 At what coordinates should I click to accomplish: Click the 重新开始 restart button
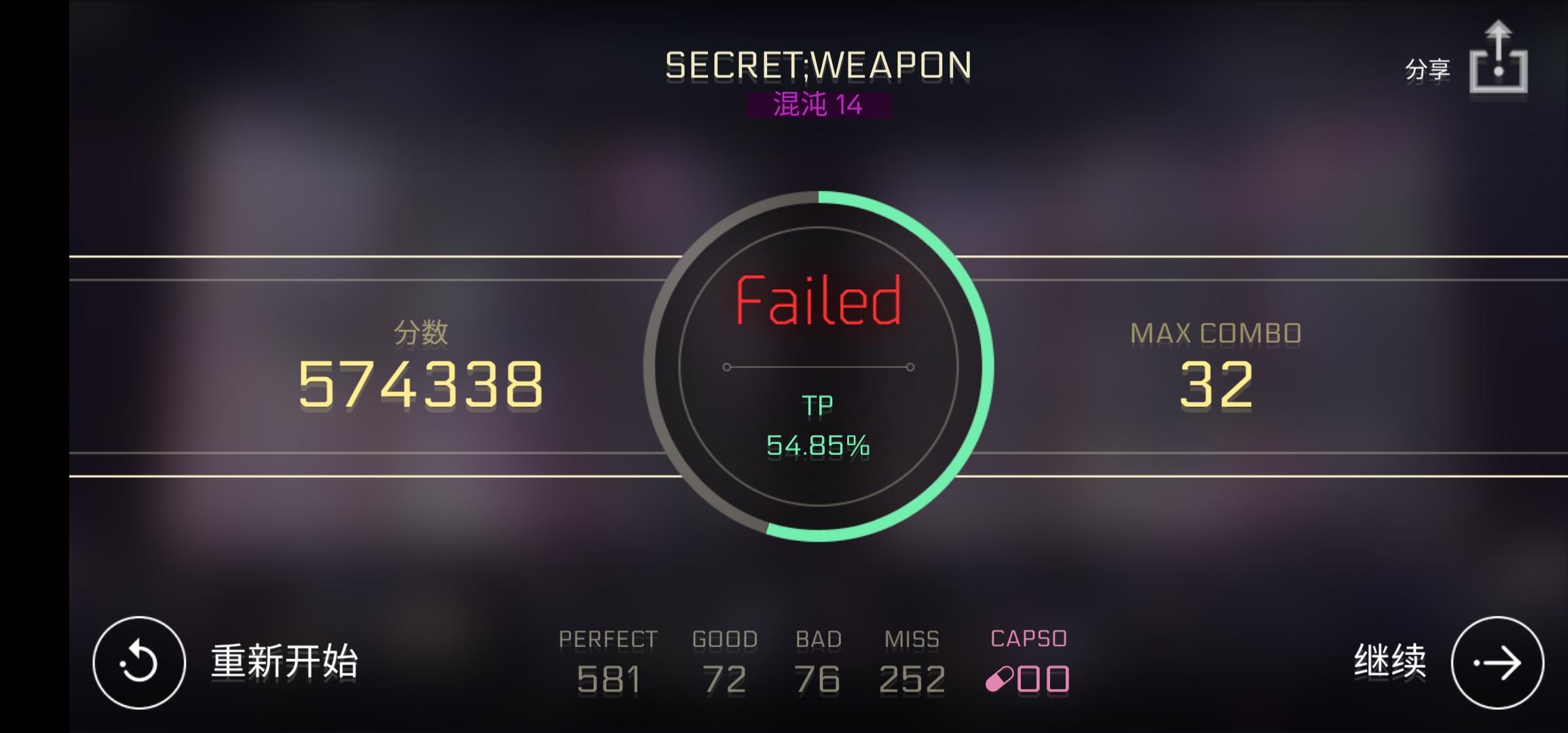click(285, 662)
